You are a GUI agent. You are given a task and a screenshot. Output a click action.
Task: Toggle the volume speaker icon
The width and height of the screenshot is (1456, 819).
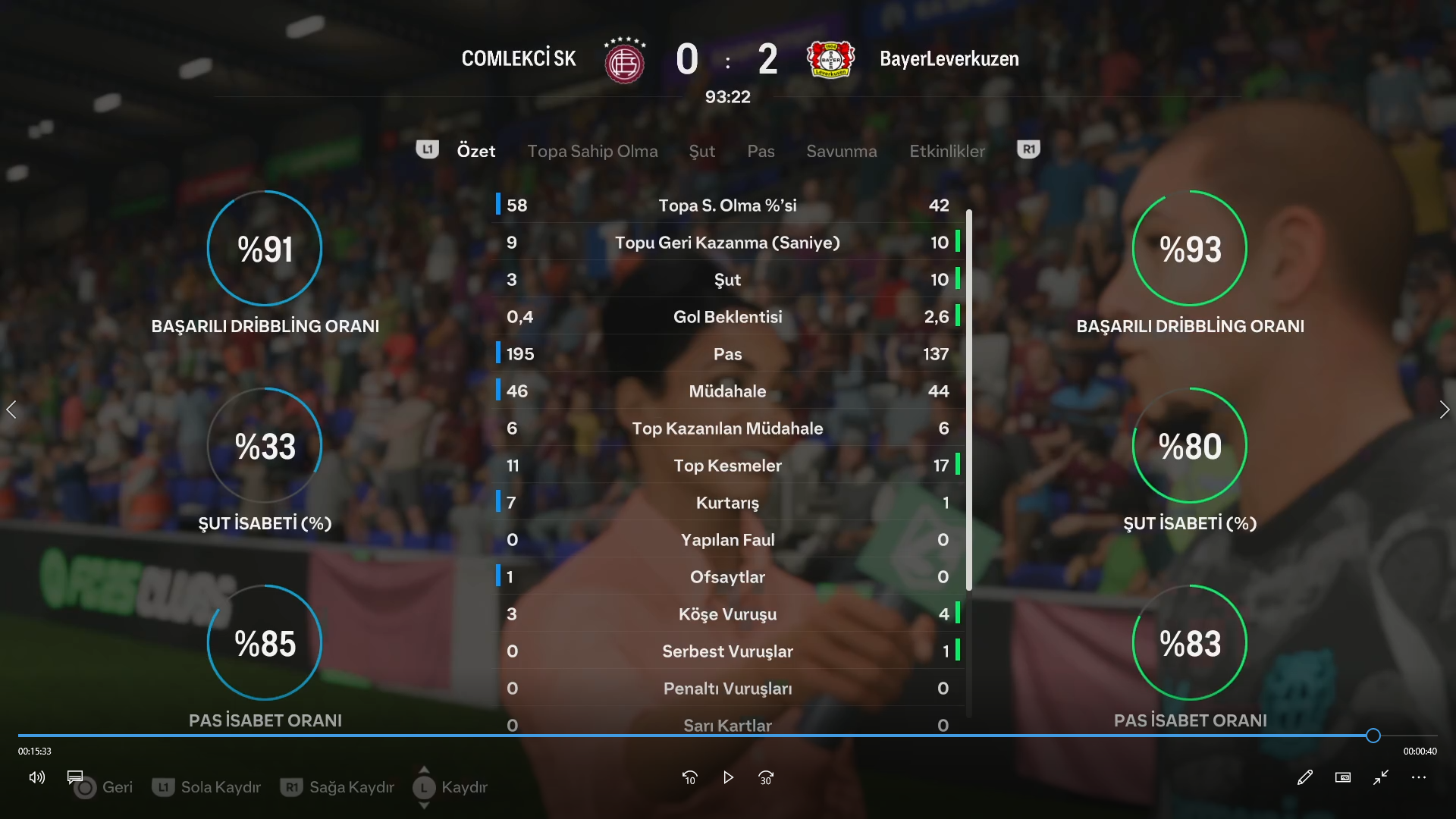point(36,777)
